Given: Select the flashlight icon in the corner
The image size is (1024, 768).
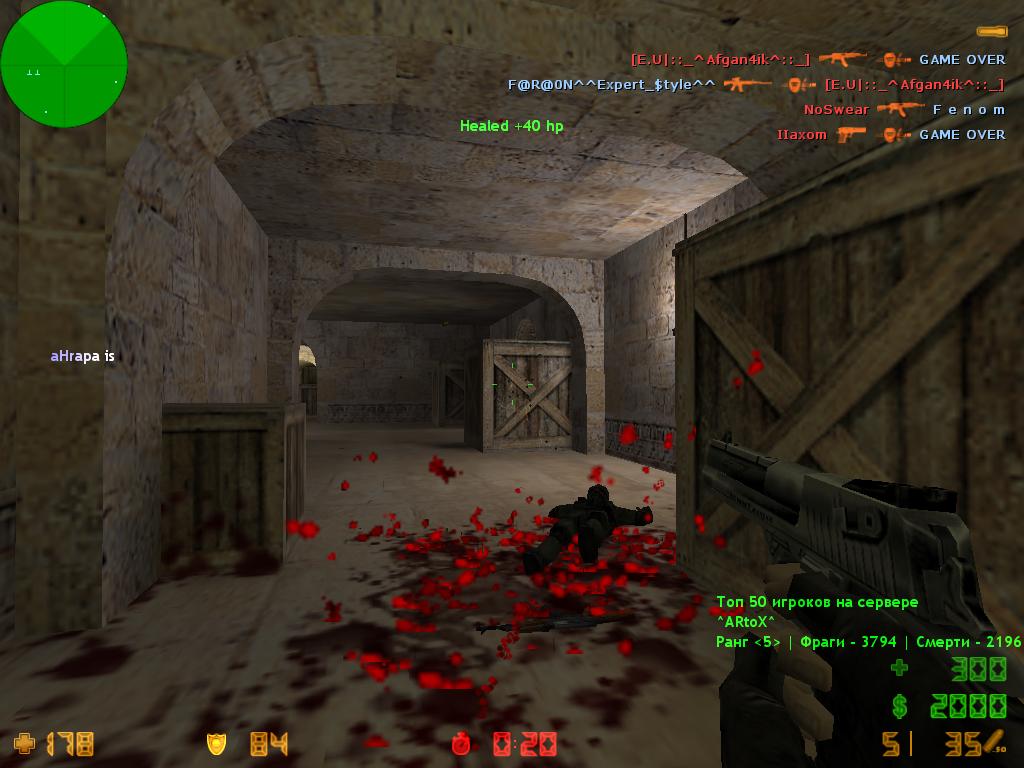Looking at the screenshot, I should (991, 32).
